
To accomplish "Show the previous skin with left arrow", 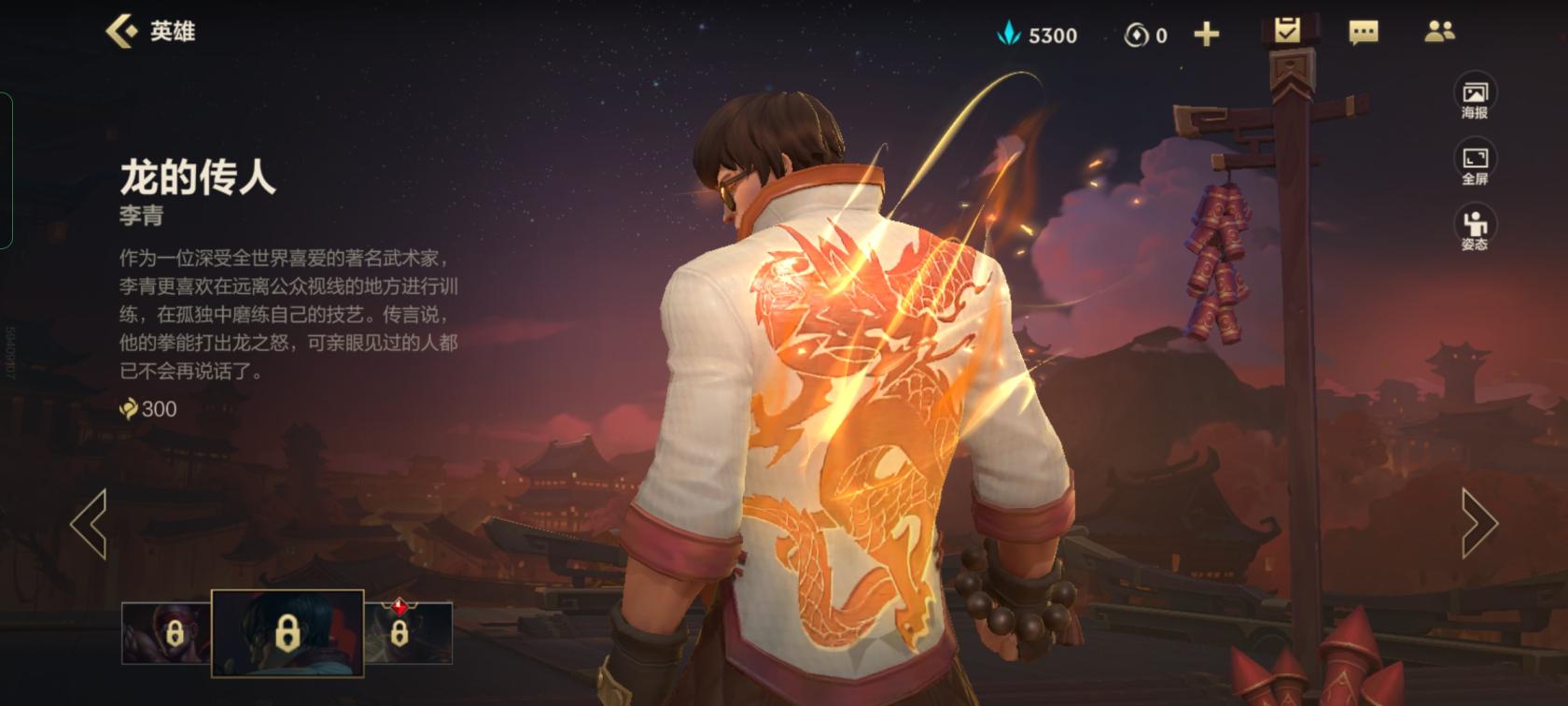I will [x=90, y=524].
